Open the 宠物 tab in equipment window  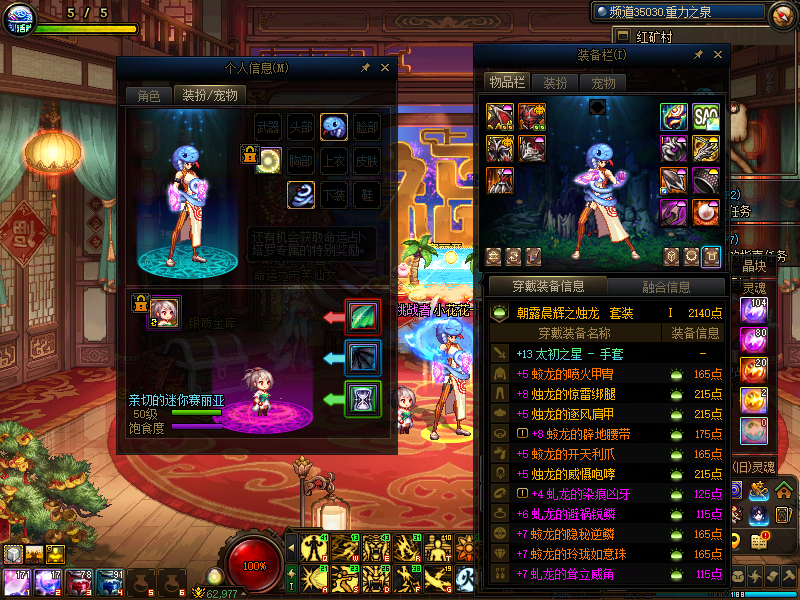pos(603,83)
